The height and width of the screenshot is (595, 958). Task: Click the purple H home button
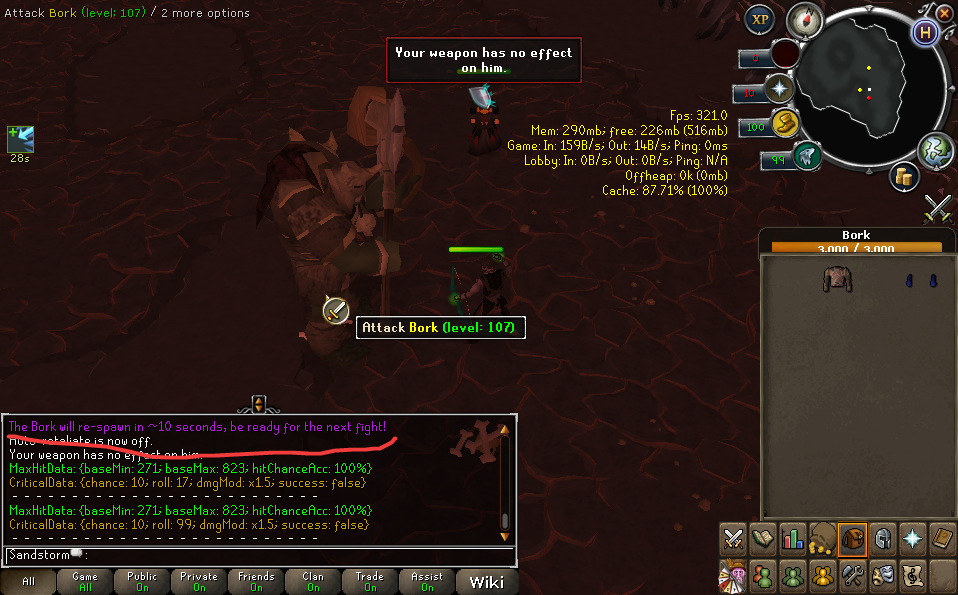point(926,31)
